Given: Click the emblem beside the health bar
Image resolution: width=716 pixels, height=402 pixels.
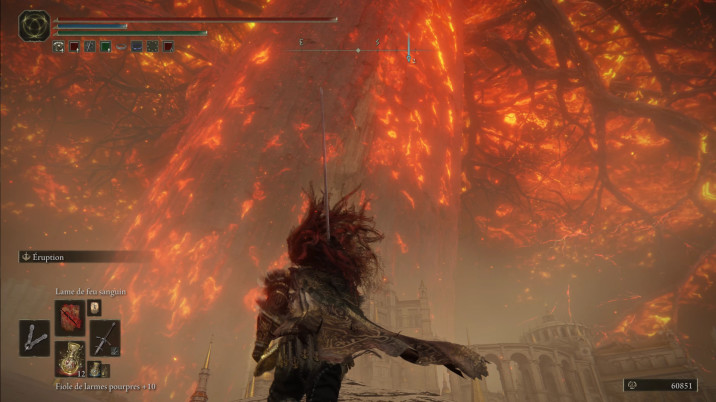Looking at the screenshot, I should pos(33,25).
